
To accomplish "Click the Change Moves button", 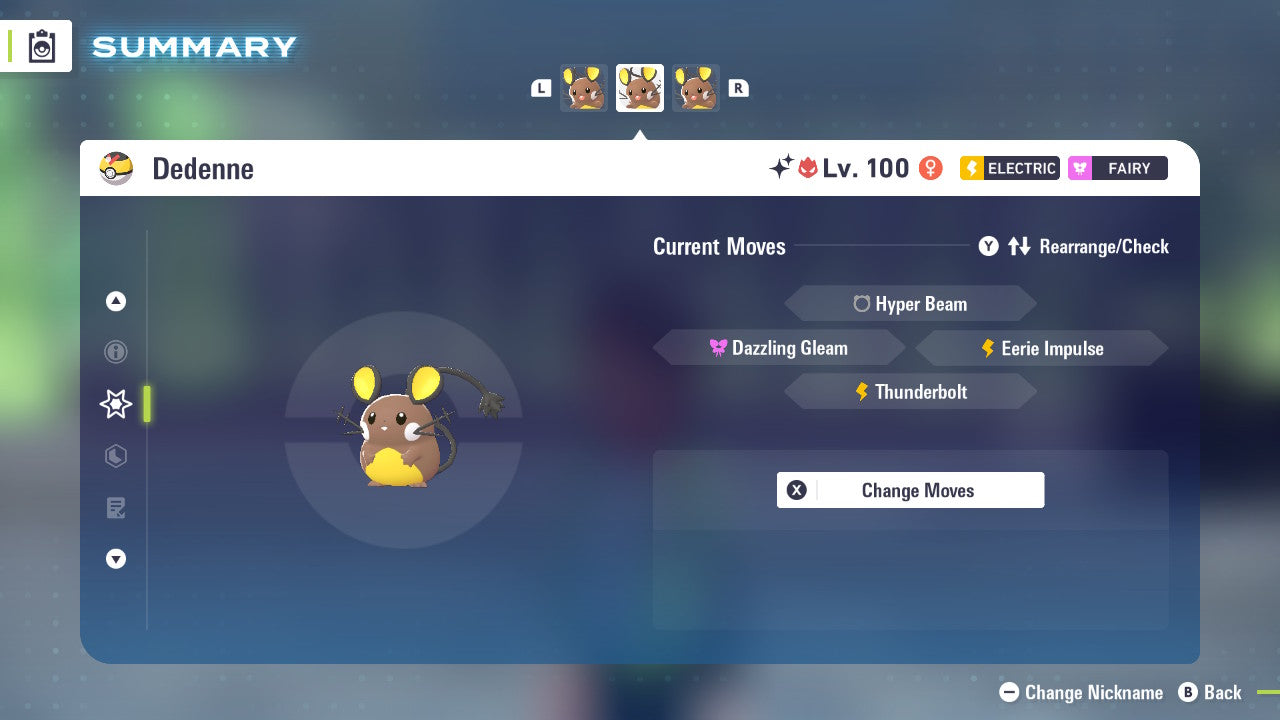I will [x=910, y=490].
